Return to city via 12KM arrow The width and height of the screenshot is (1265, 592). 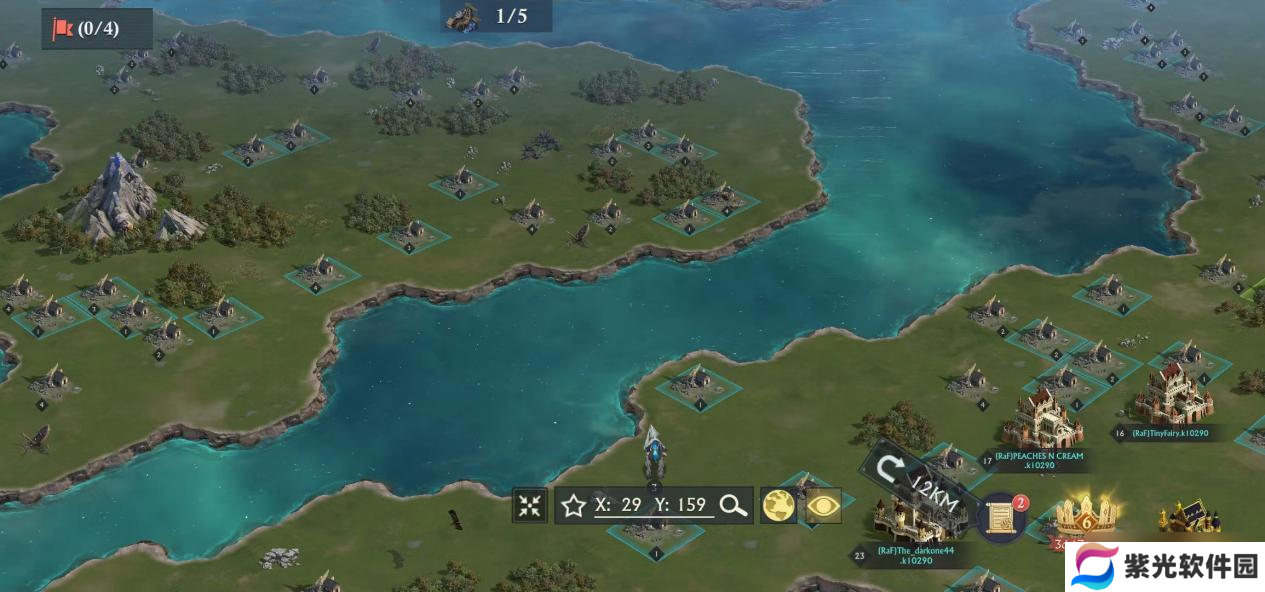[889, 469]
